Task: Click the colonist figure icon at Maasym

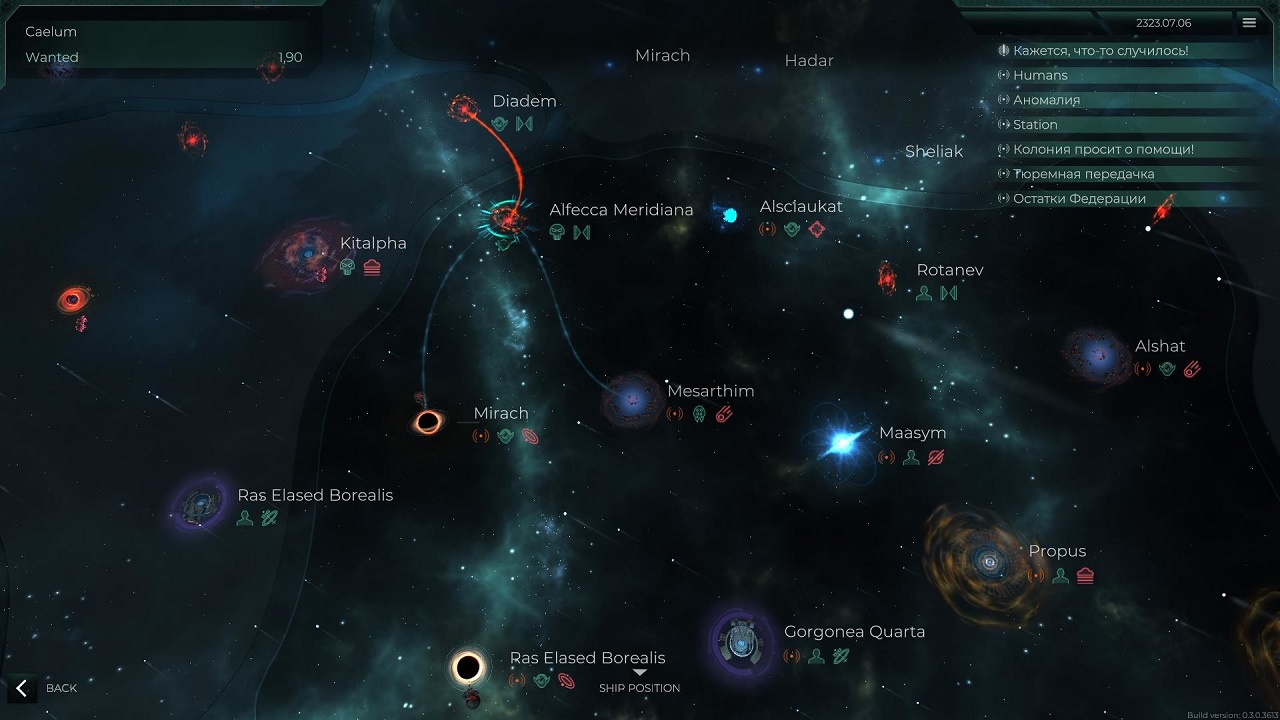Action: [910, 458]
